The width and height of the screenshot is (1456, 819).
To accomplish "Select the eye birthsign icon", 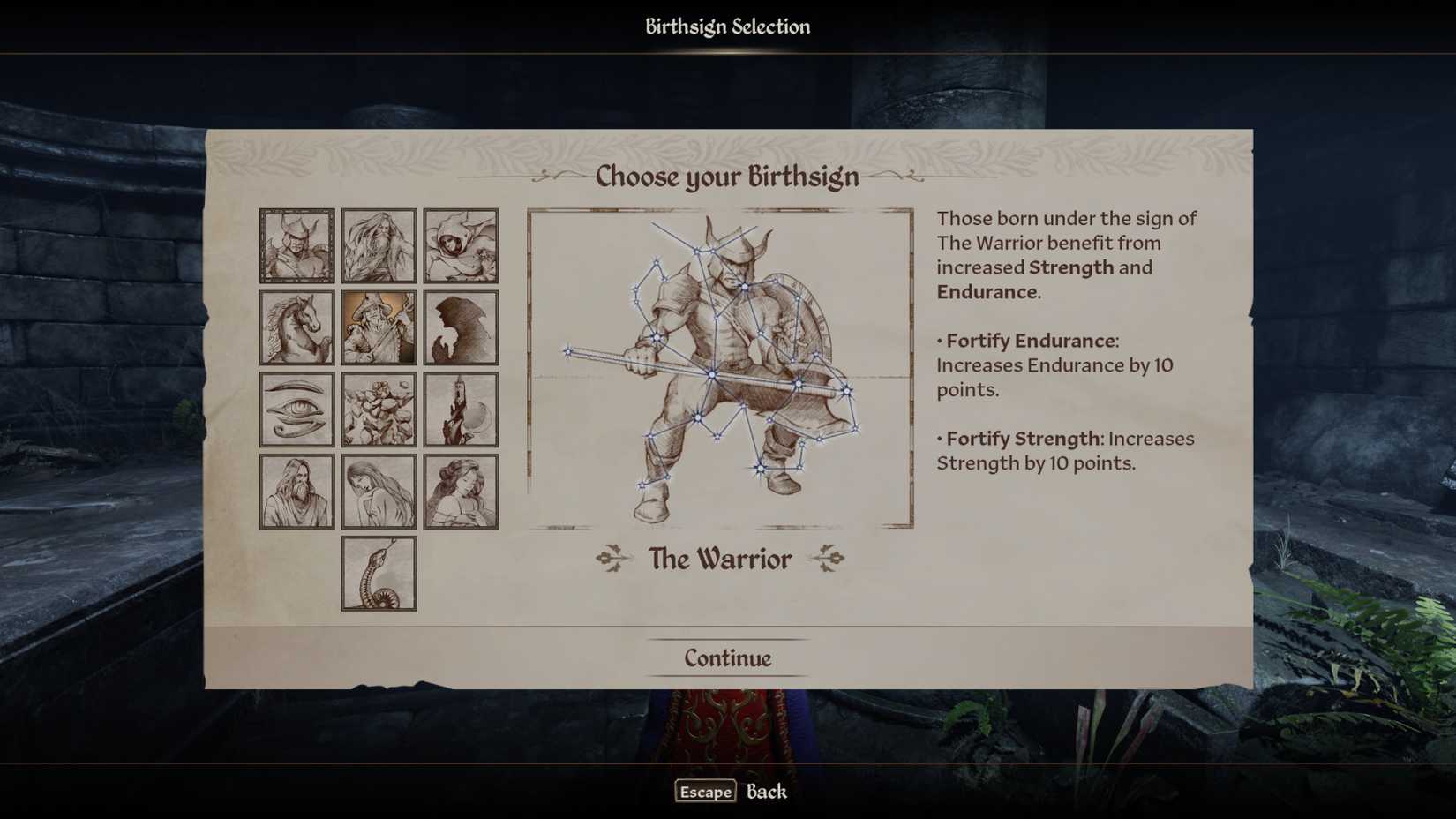I will [x=296, y=408].
